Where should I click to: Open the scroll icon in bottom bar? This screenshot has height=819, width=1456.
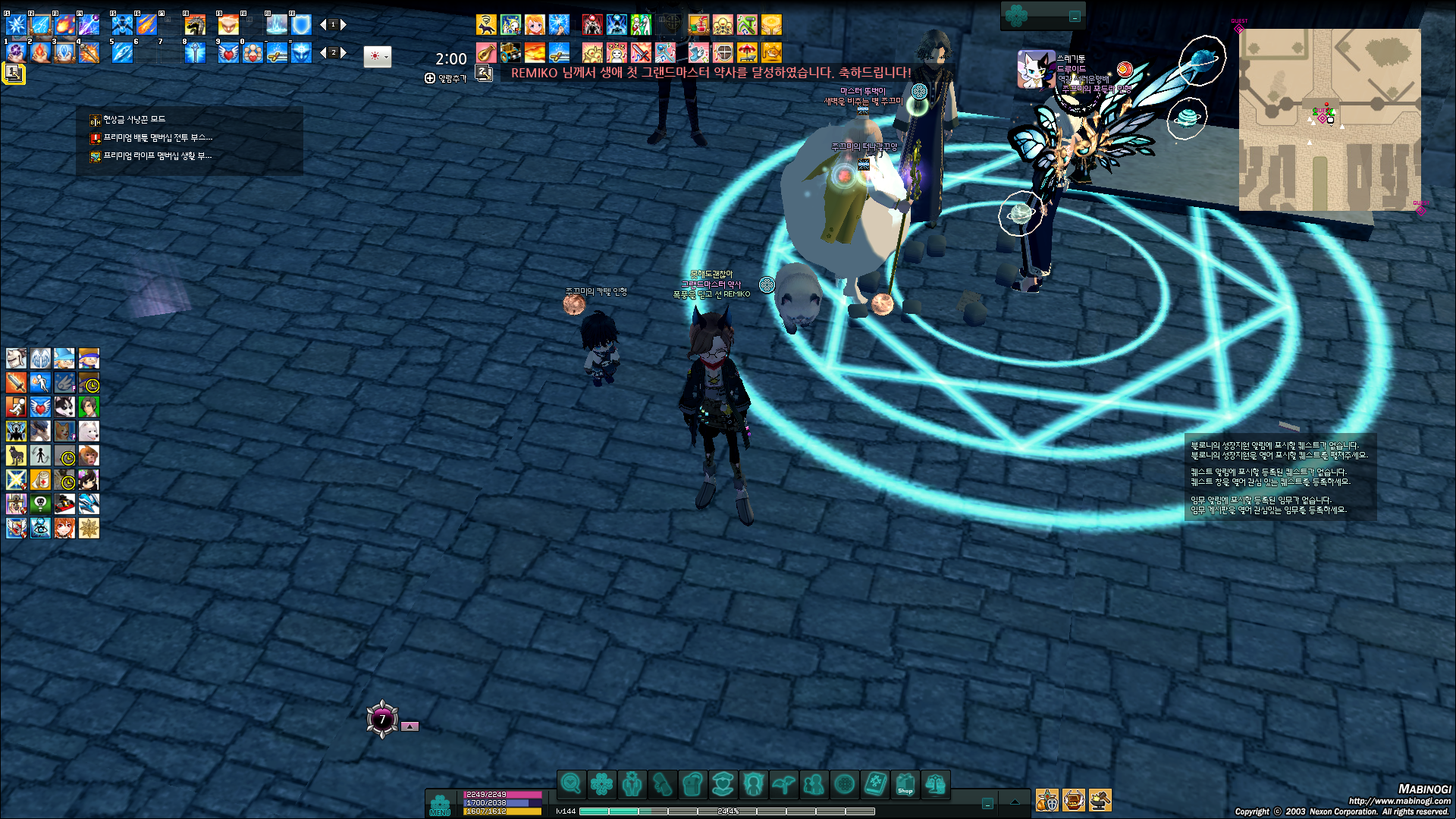(x=662, y=784)
